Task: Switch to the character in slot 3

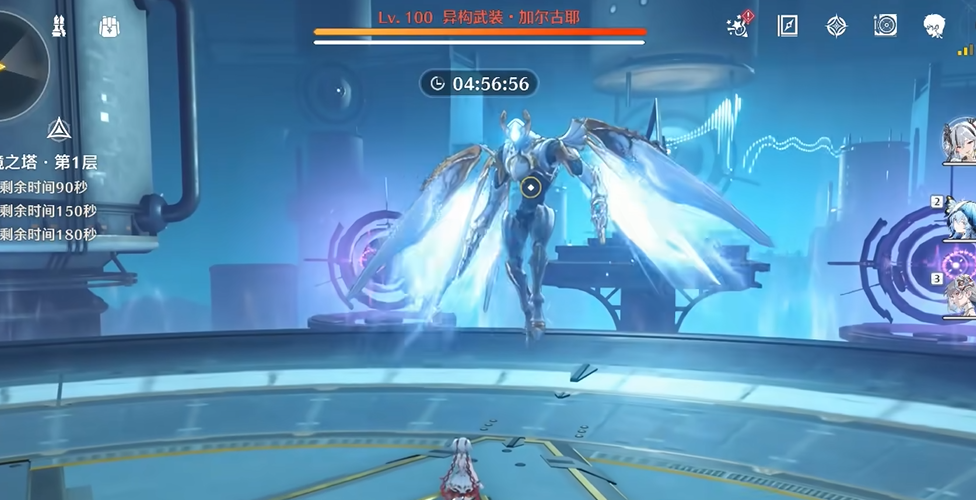Action: click(961, 295)
